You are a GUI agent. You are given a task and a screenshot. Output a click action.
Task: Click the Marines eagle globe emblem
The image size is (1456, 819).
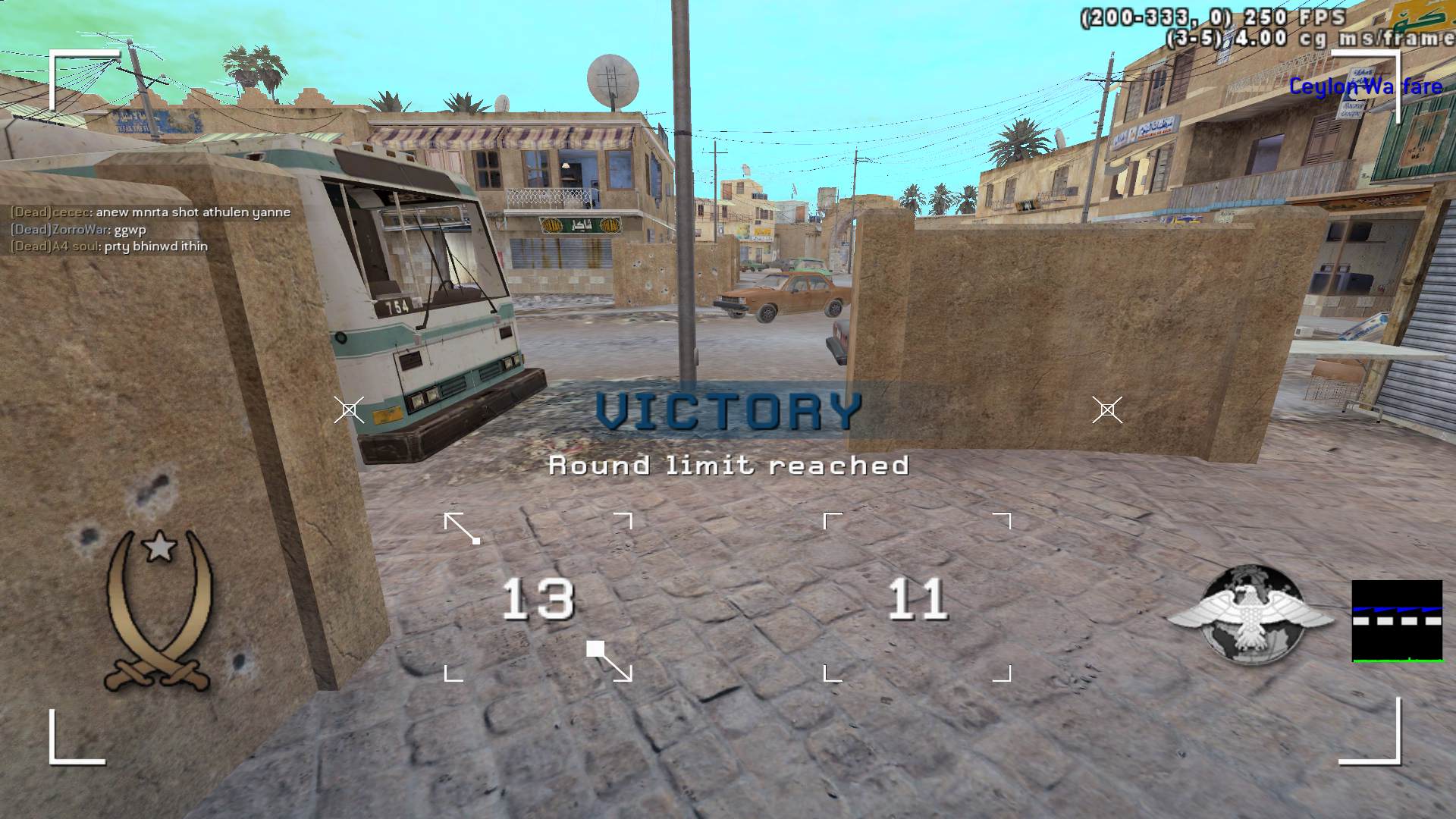(1250, 616)
